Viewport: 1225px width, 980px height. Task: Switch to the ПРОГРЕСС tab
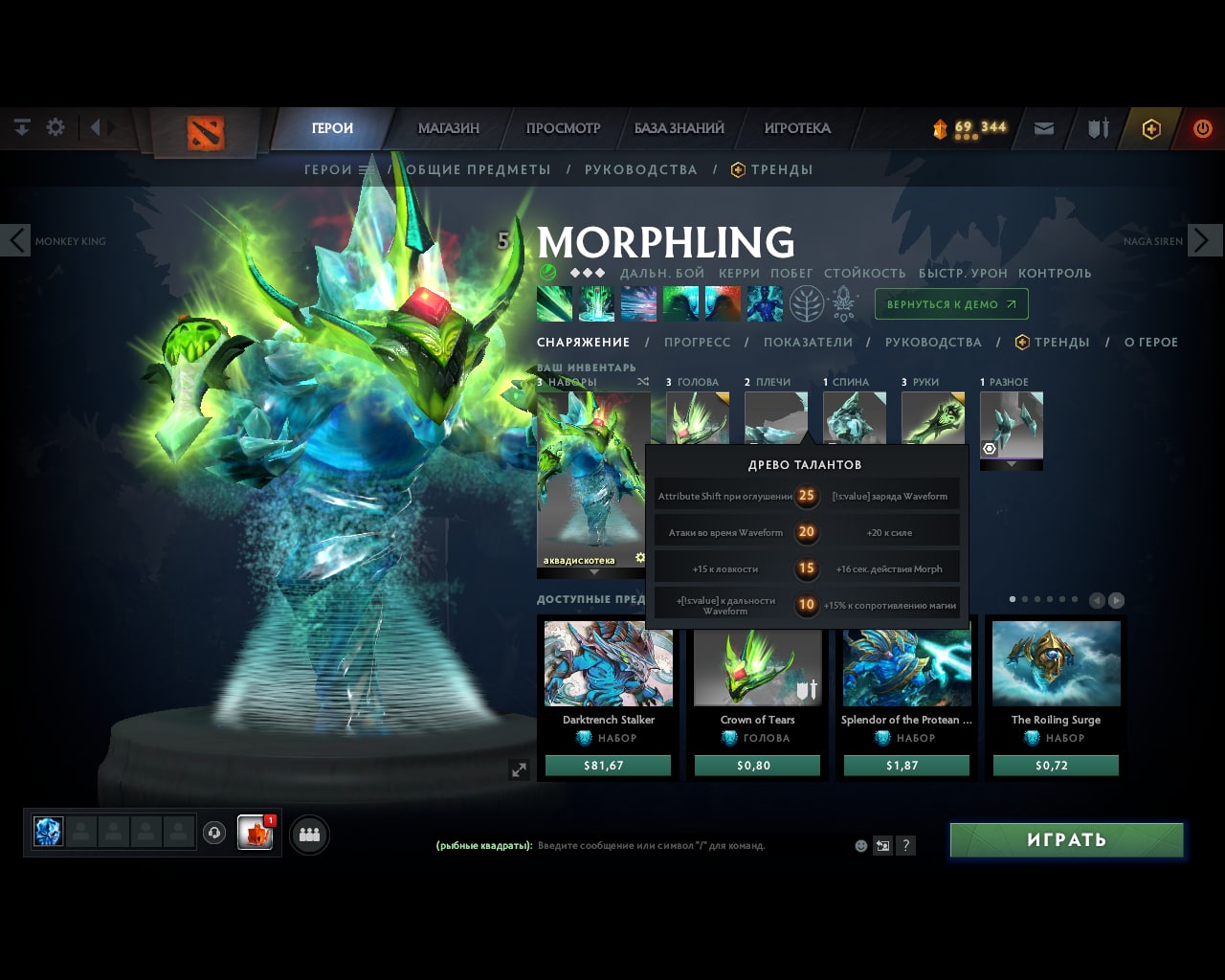coord(698,342)
